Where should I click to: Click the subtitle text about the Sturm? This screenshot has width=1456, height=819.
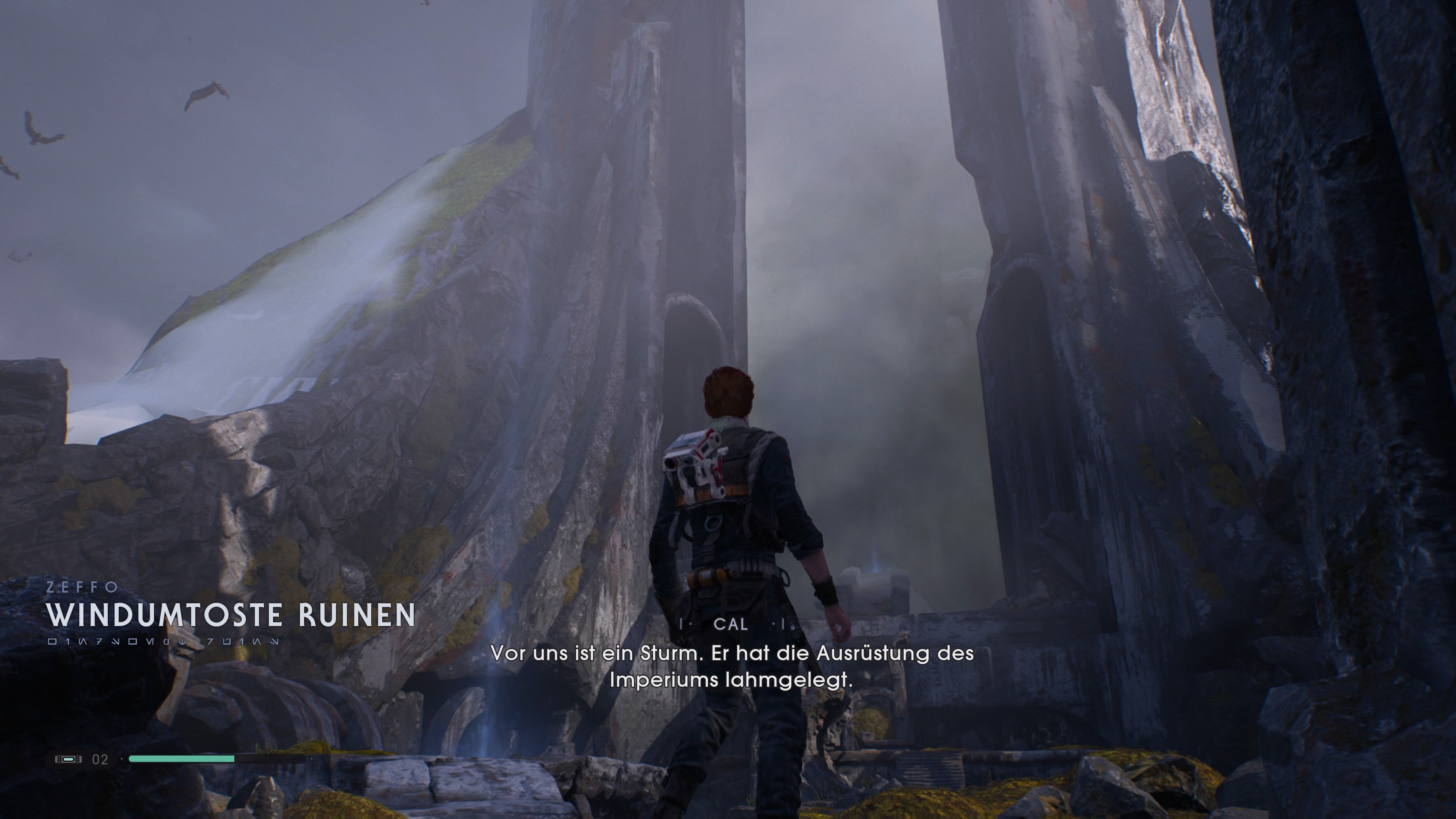[733, 654]
